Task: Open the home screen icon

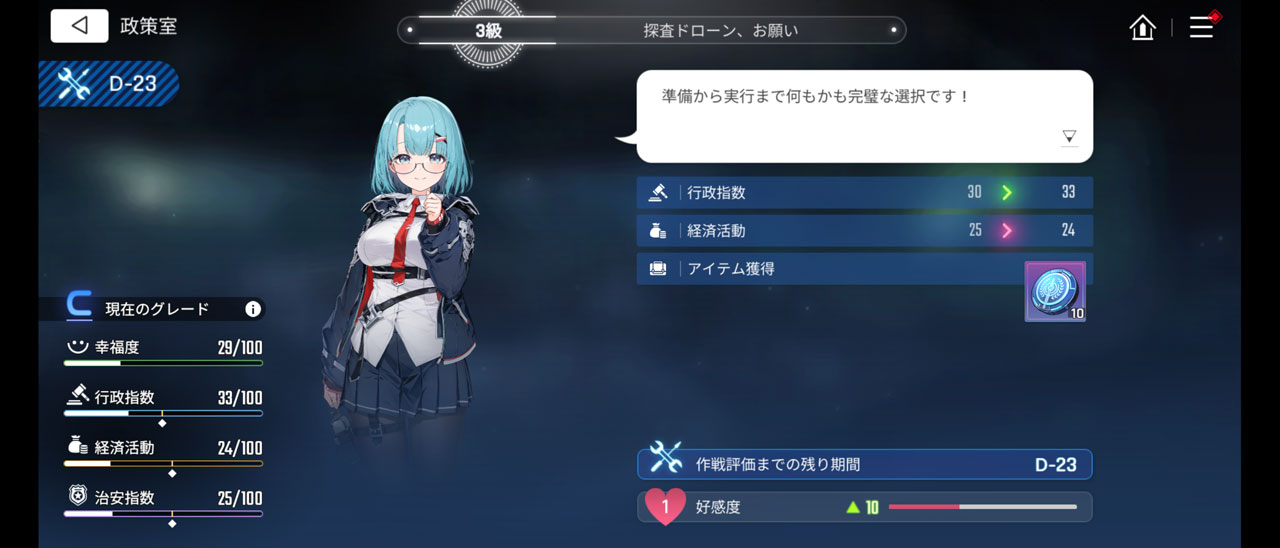Action: click(1142, 28)
